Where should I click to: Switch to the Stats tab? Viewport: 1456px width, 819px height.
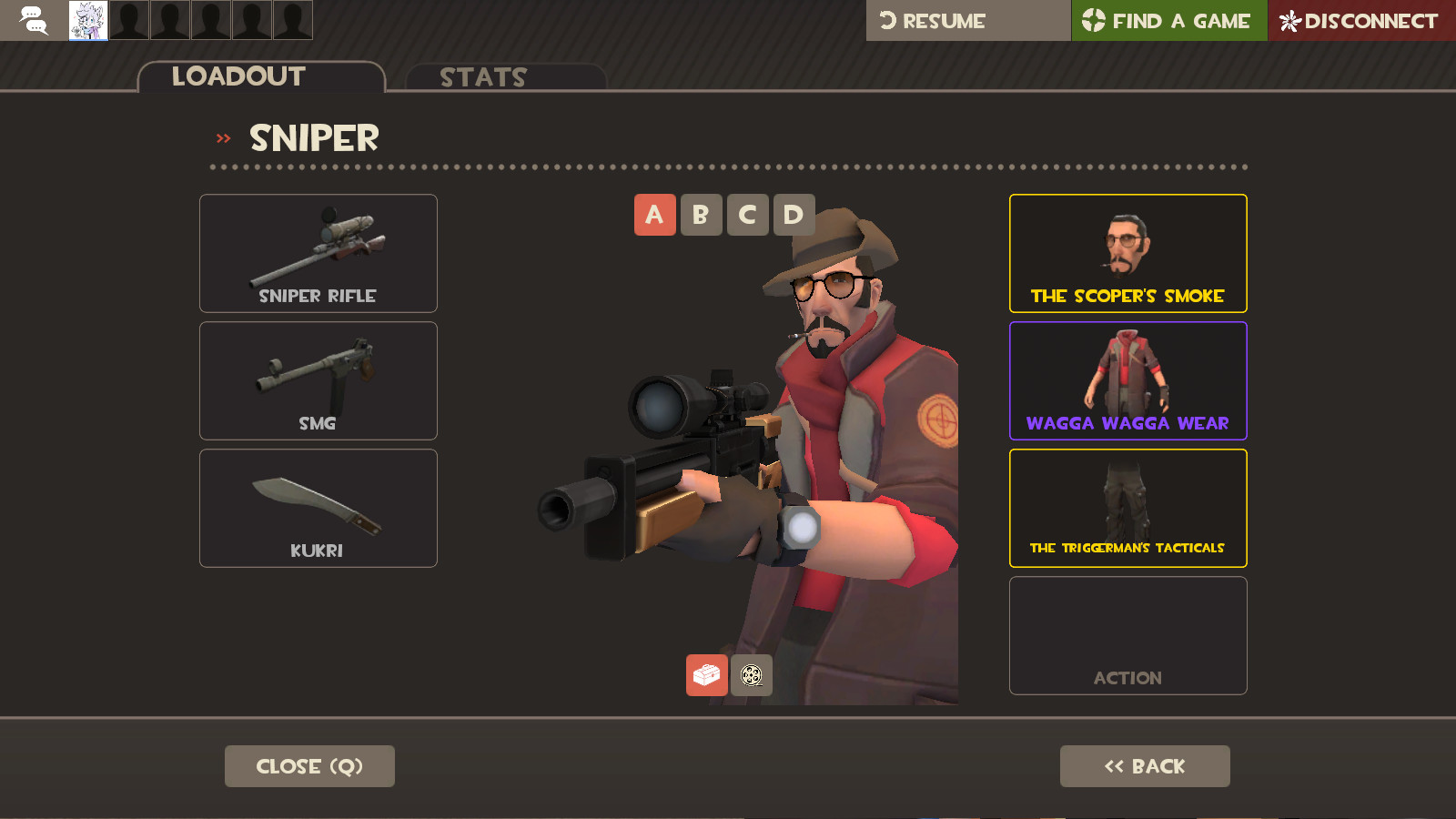pyautogui.click(x=481, y=77)
